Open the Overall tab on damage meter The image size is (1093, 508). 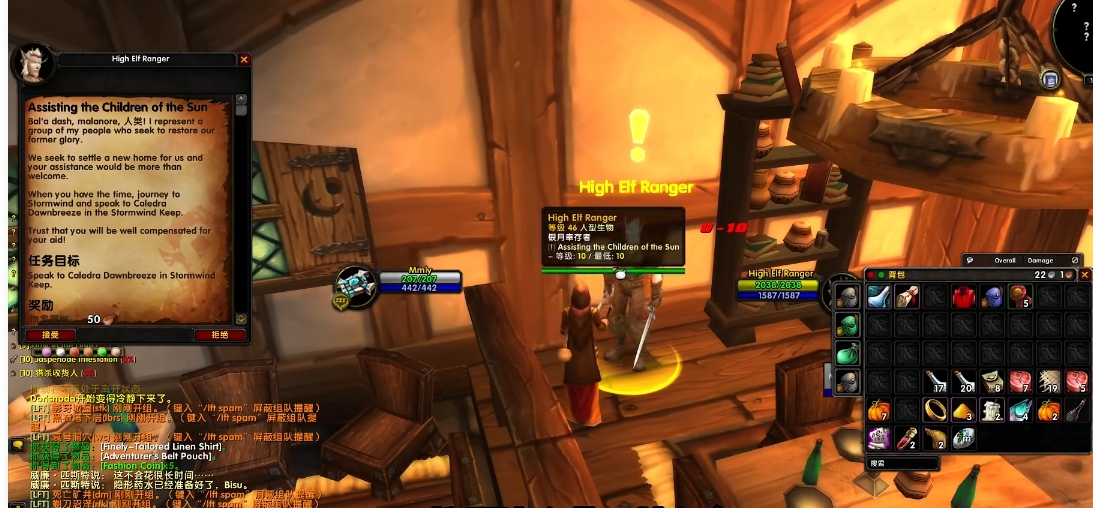(x=1004, y=260)
